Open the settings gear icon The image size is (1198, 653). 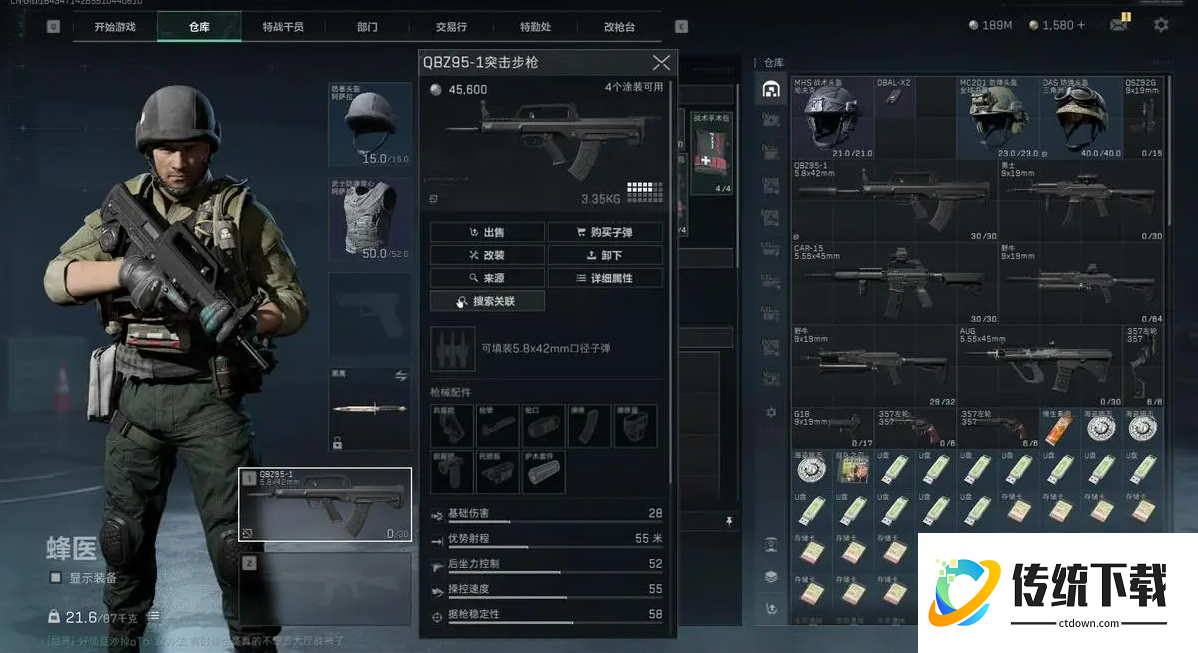pos(1161,25)
